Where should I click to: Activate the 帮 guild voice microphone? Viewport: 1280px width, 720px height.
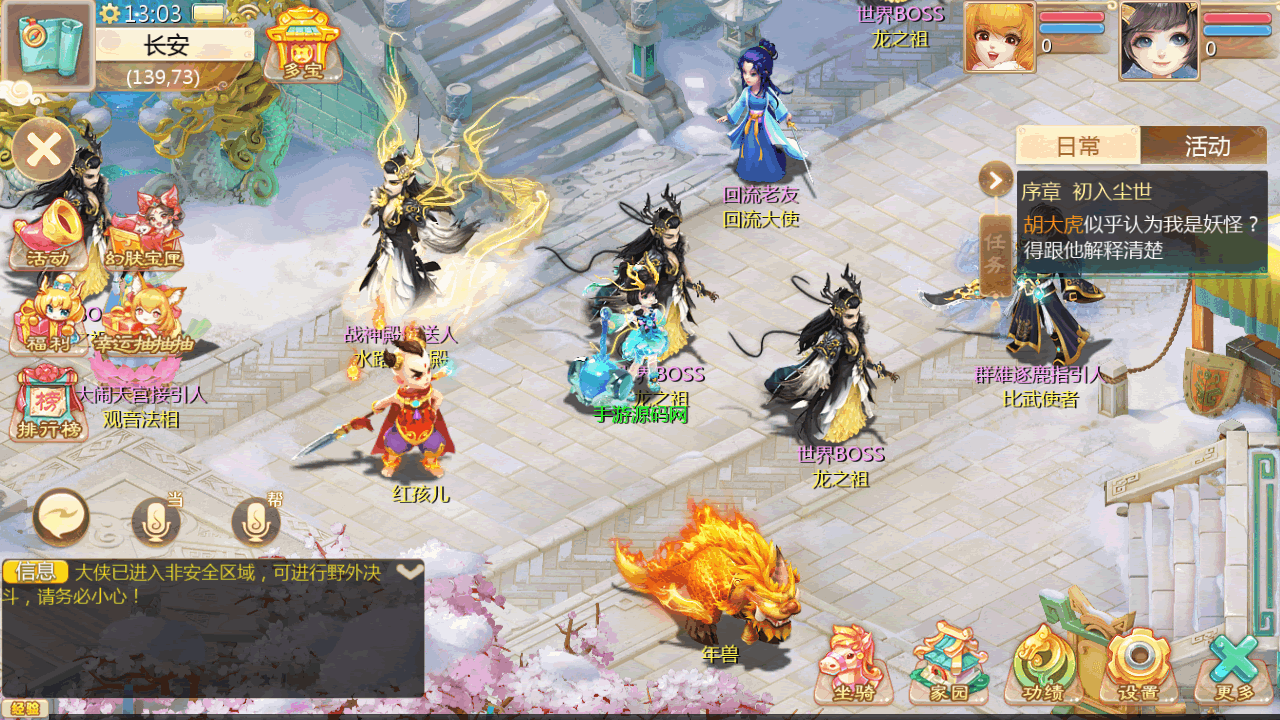(256, 520)
